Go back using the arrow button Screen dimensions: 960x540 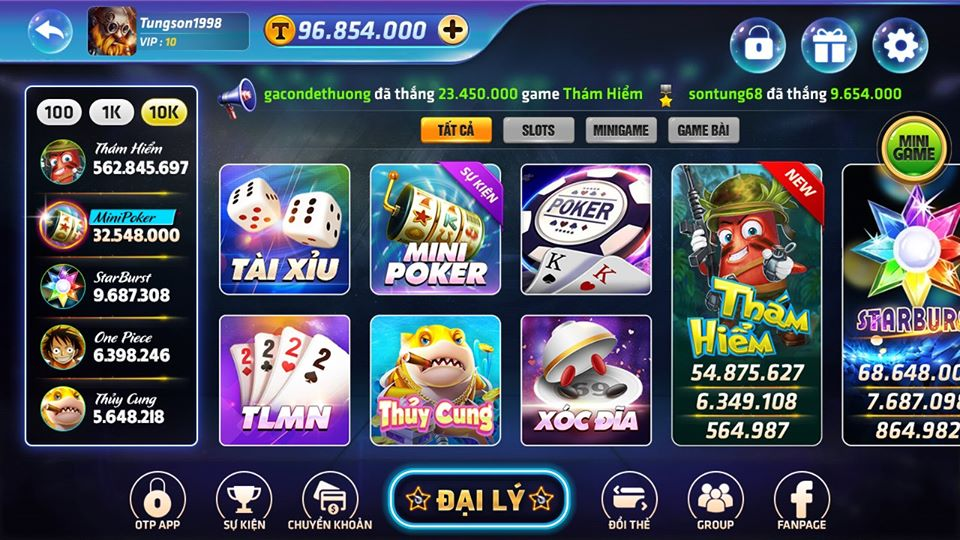(50, 30)
